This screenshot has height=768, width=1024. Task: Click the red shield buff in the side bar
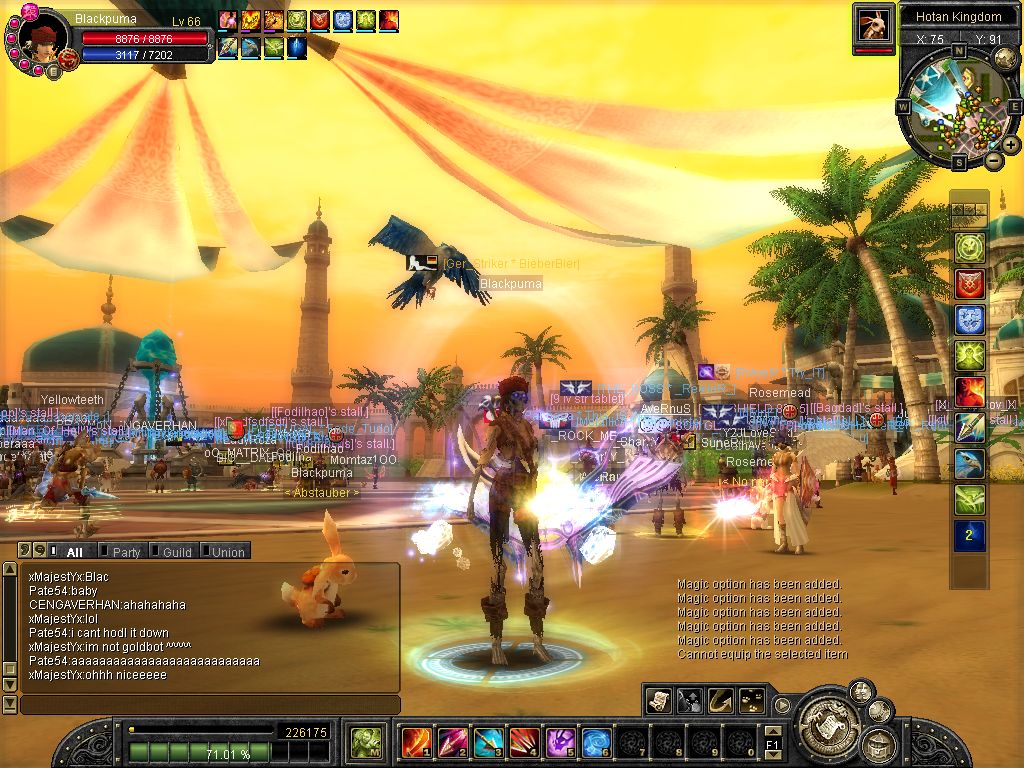click(969, 284)
